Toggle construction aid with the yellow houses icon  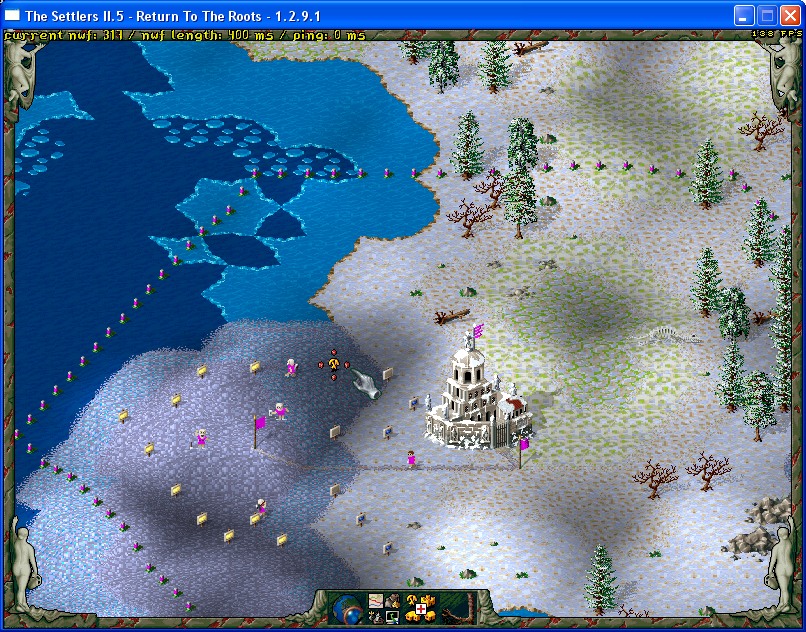pyautogui.click(x=421, y=607)
